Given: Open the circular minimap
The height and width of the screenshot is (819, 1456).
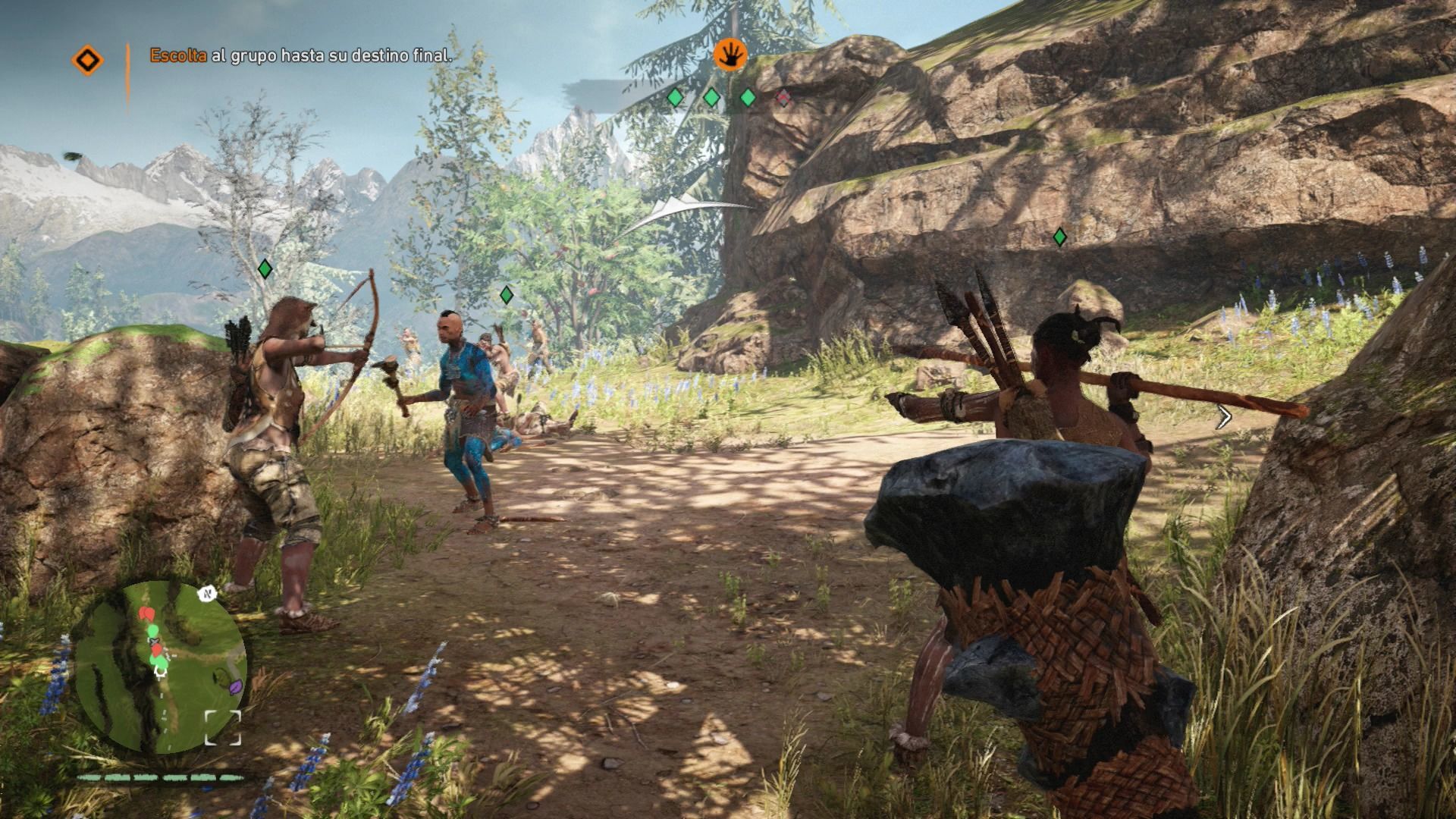Looking at the screenshot, I should tap(160, 667).
